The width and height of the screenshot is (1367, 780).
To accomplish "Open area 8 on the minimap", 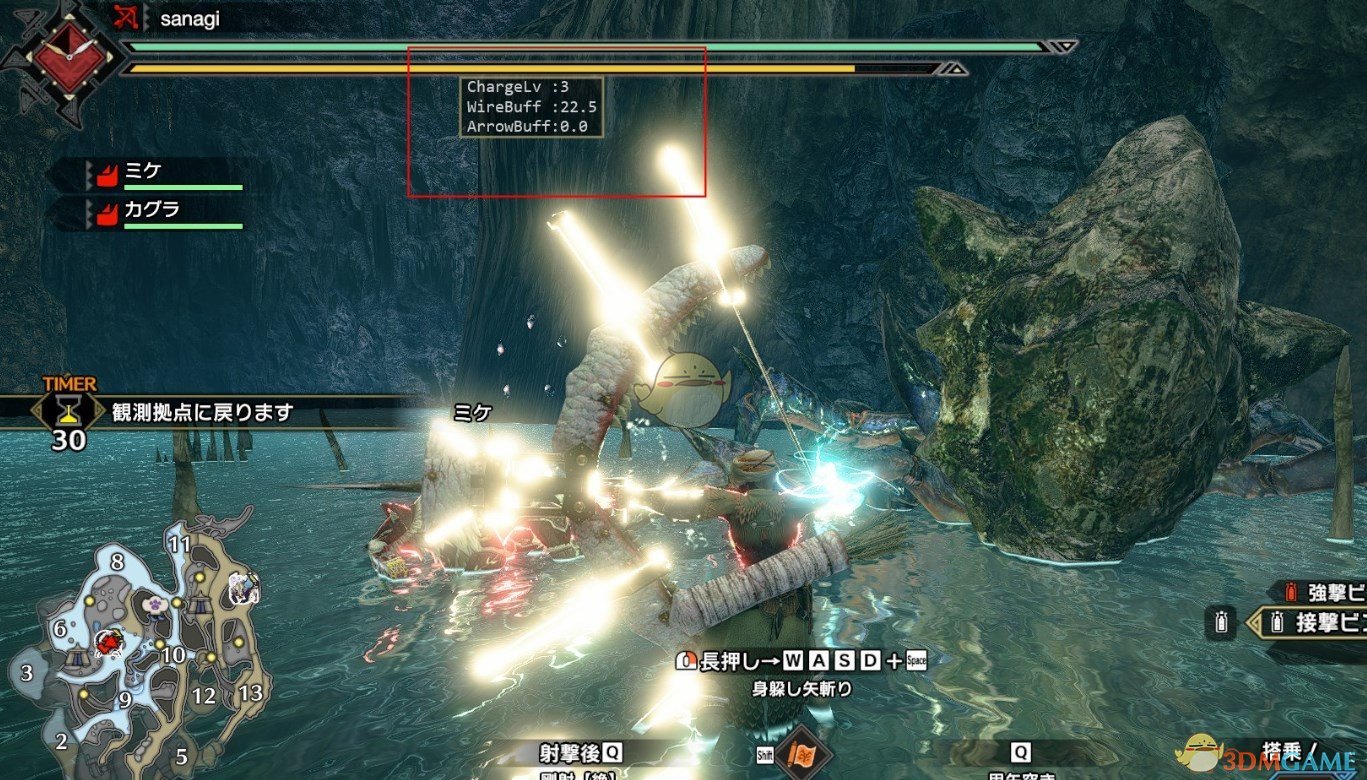I will point(119,561).
